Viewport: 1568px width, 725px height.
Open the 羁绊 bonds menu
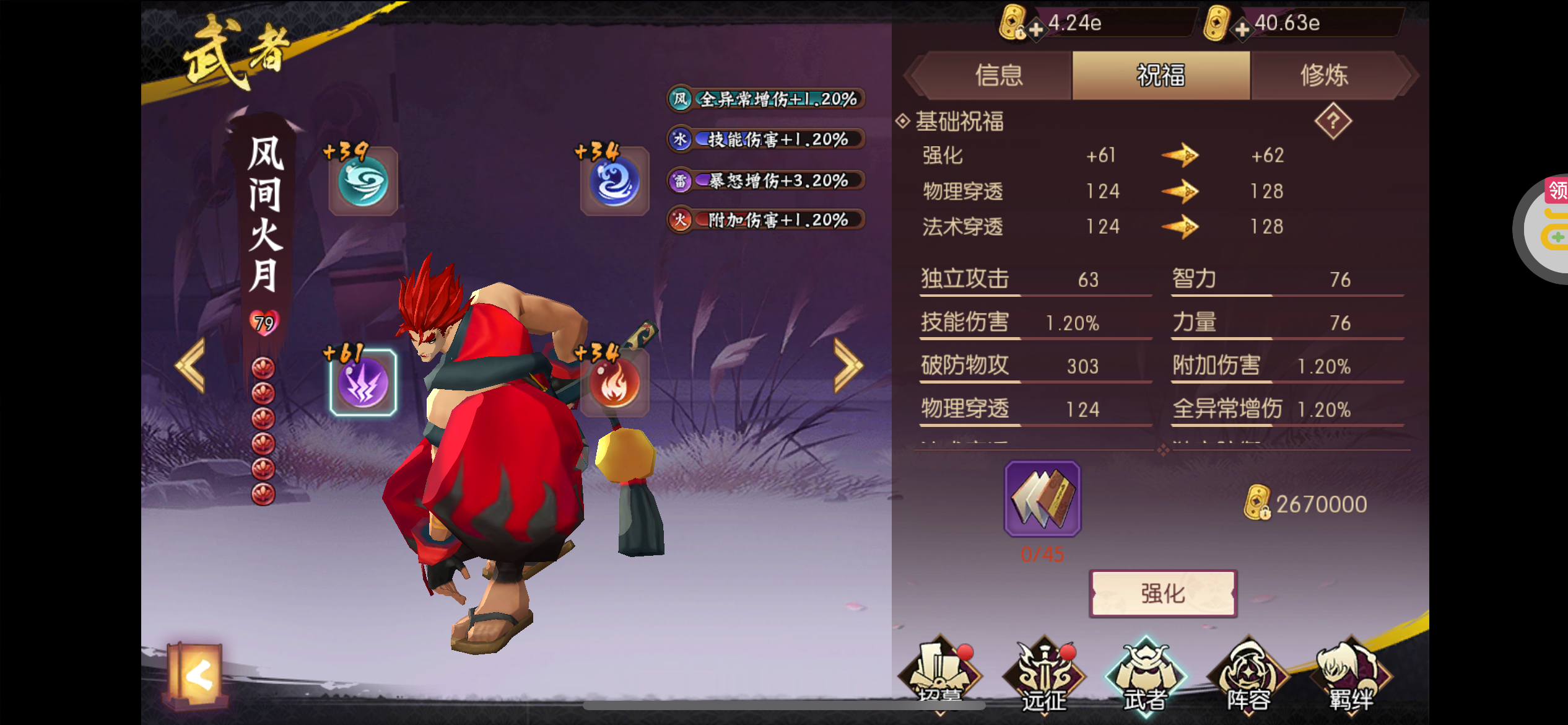1351,677
